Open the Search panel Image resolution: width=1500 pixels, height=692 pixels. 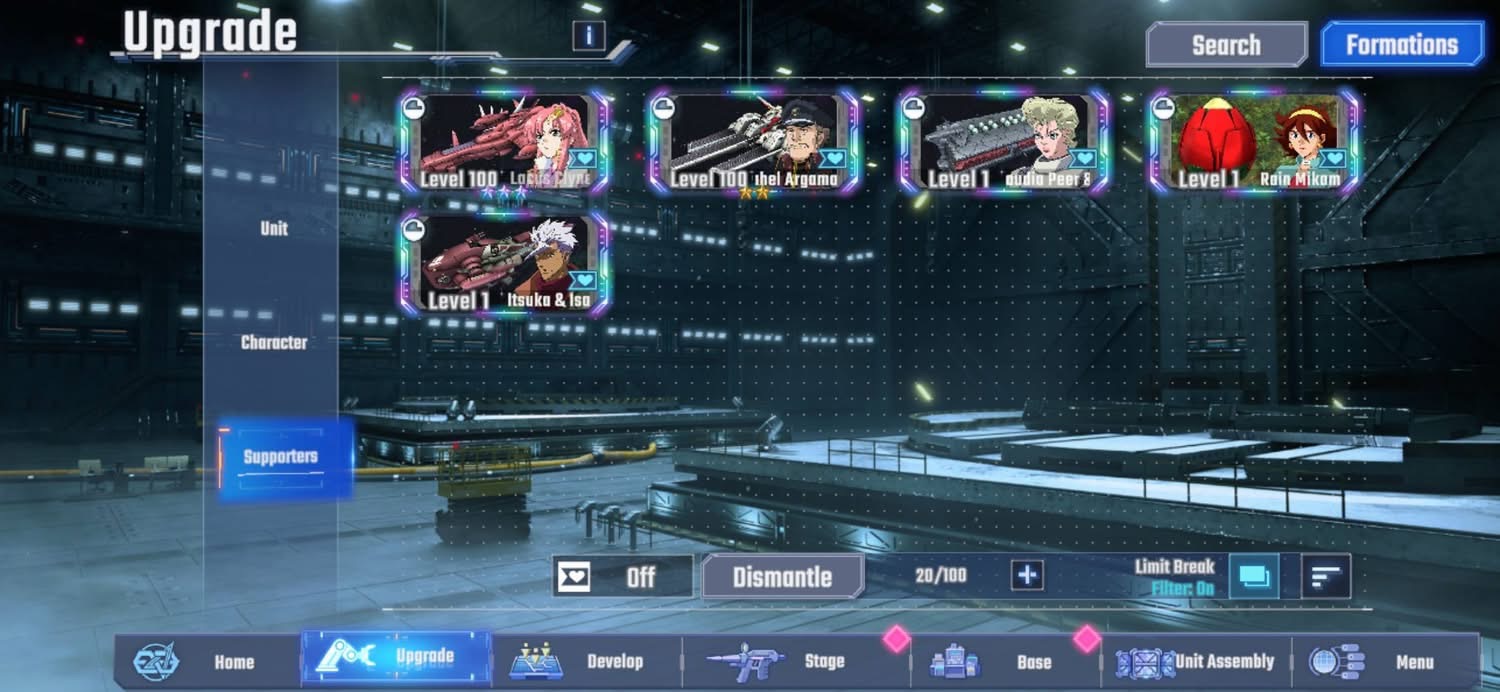coord(1226,45)
